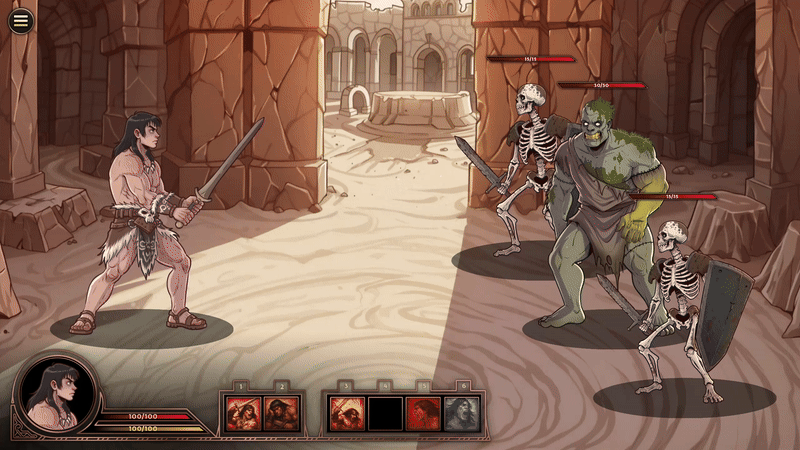Choose the greyed-out roar skill in slot 6
Viewport: 800px width, 450px height.
[461, 413]
